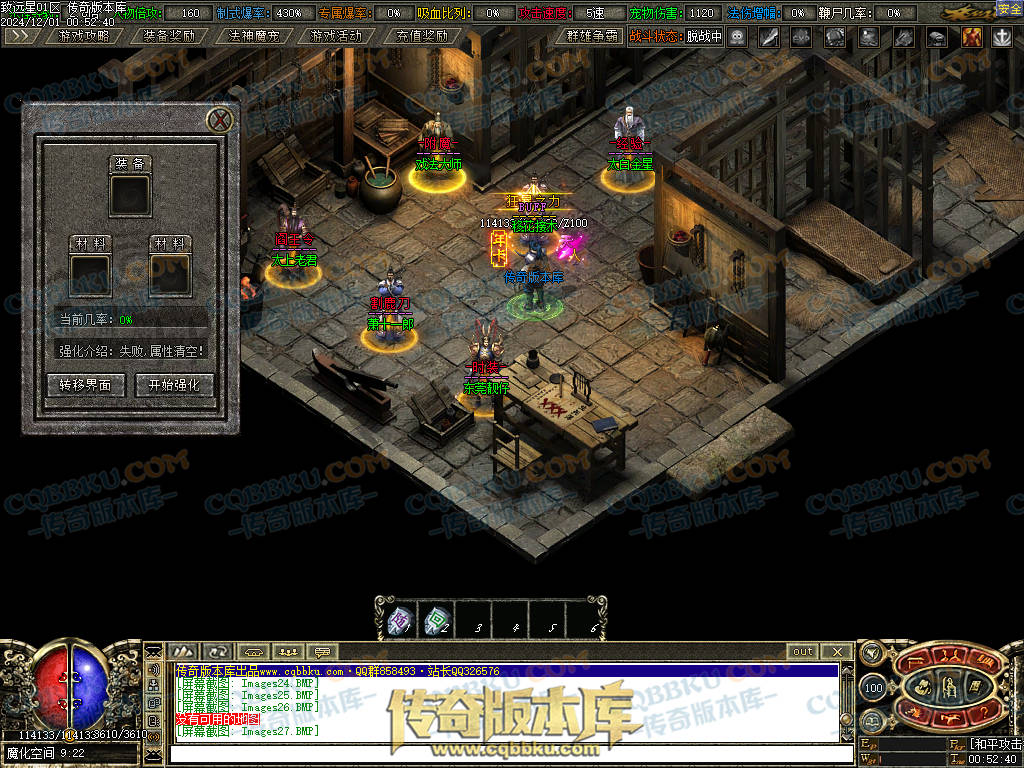
Task: Click the anchor icon in the top bar
Action: (1001, 37)
